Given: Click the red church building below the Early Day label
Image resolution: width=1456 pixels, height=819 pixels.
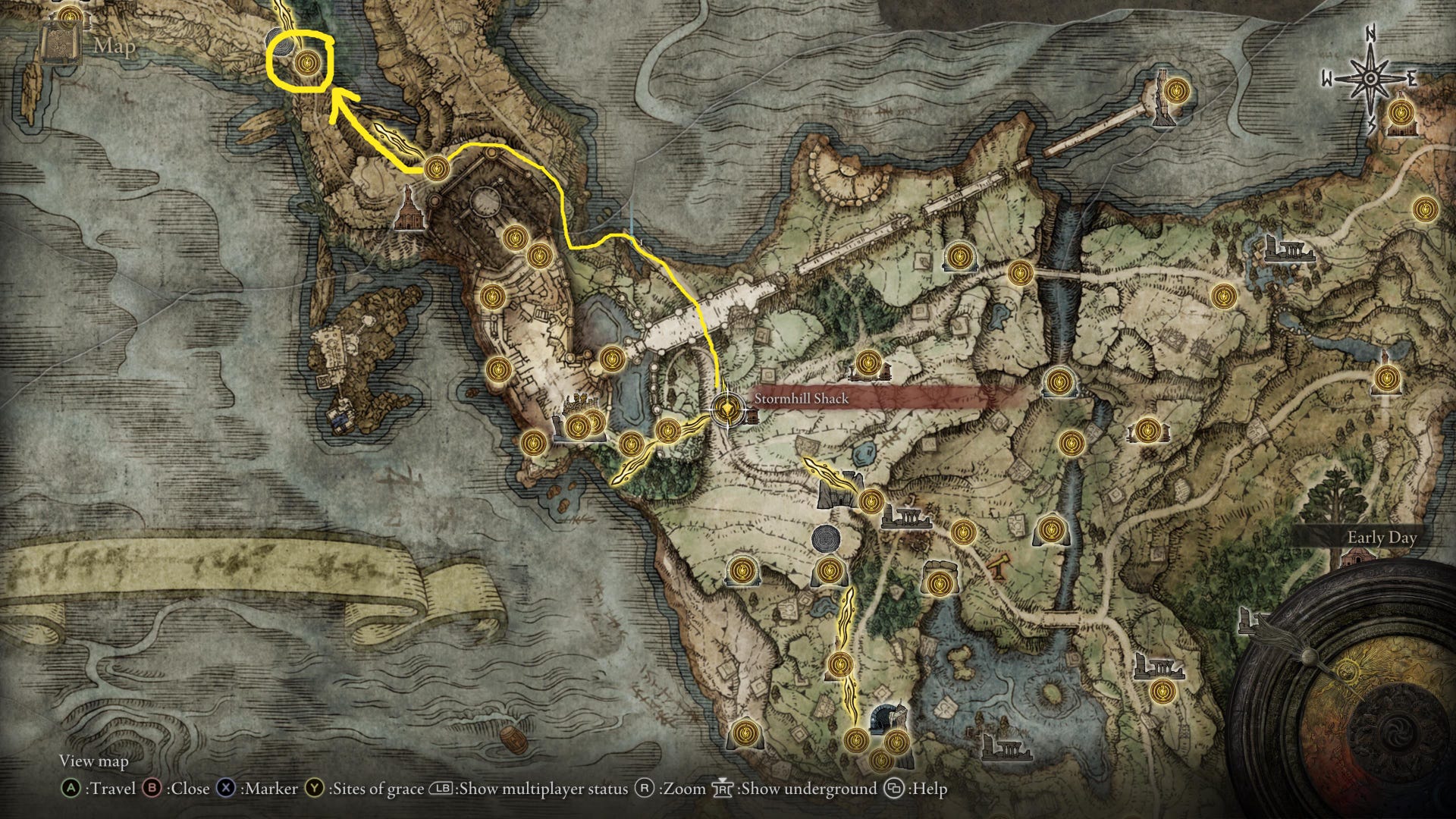Looking at the screenshot, I should pos(1358,557).
